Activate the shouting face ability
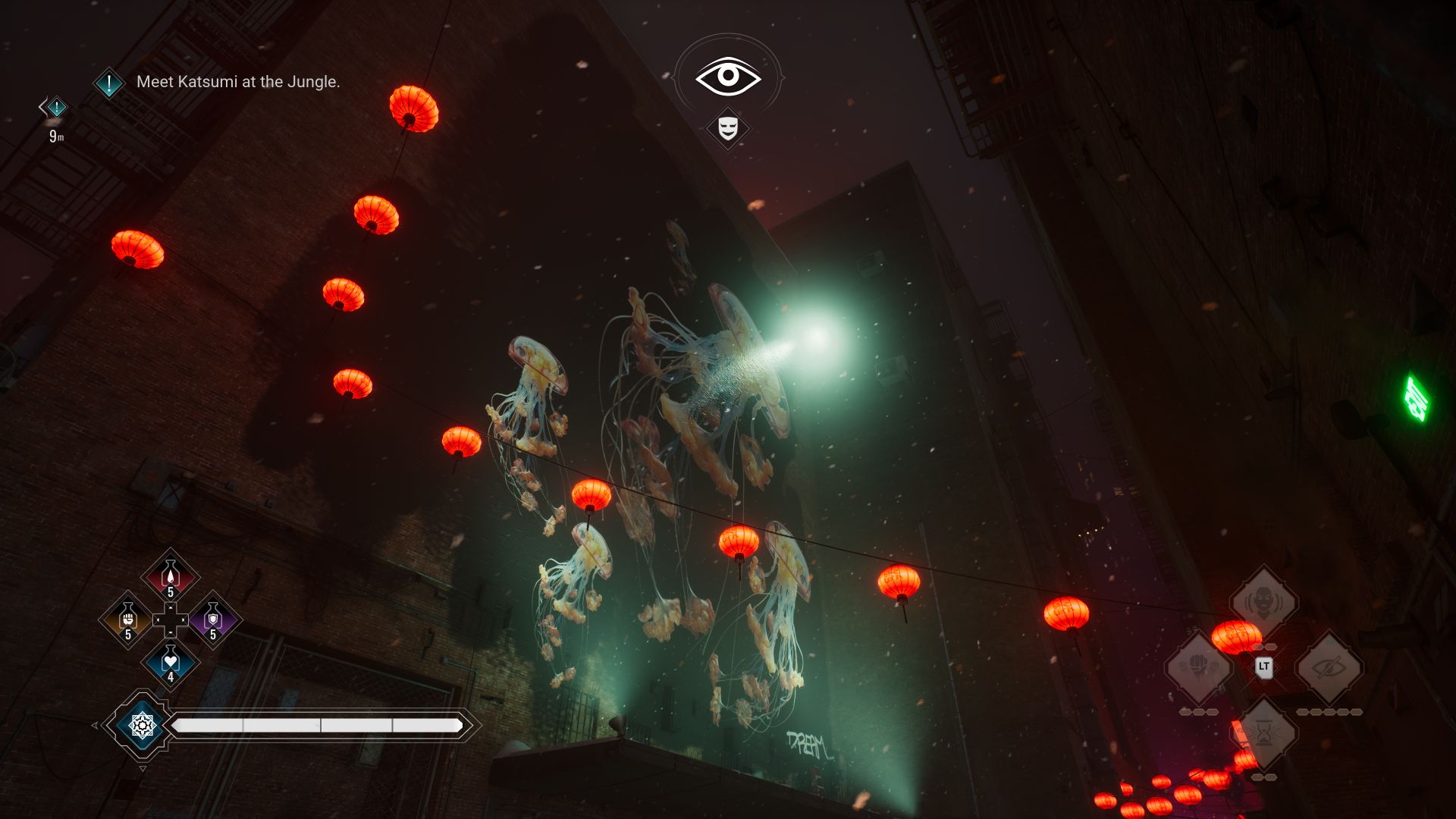The width and height of the screenshot is (1456, 819). pyautogui.click(x=1263, y=602)
